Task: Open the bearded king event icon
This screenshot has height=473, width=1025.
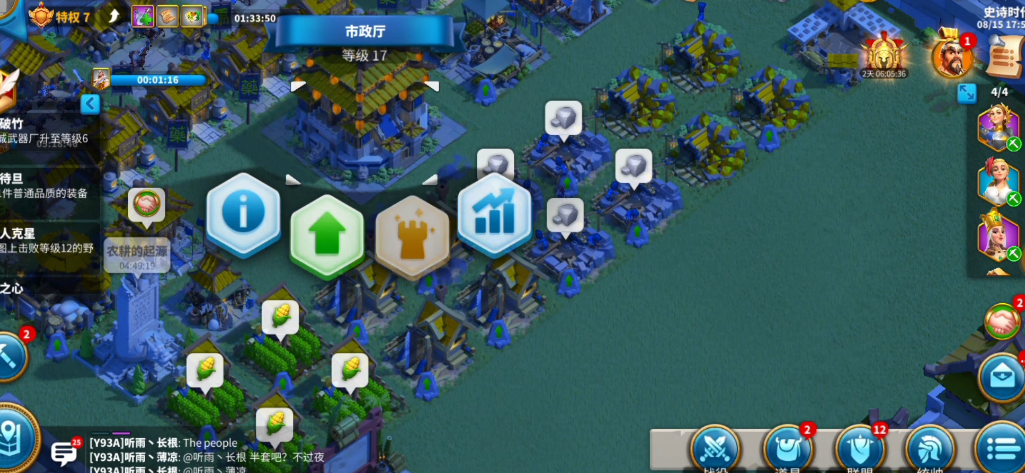Action: 951,56
